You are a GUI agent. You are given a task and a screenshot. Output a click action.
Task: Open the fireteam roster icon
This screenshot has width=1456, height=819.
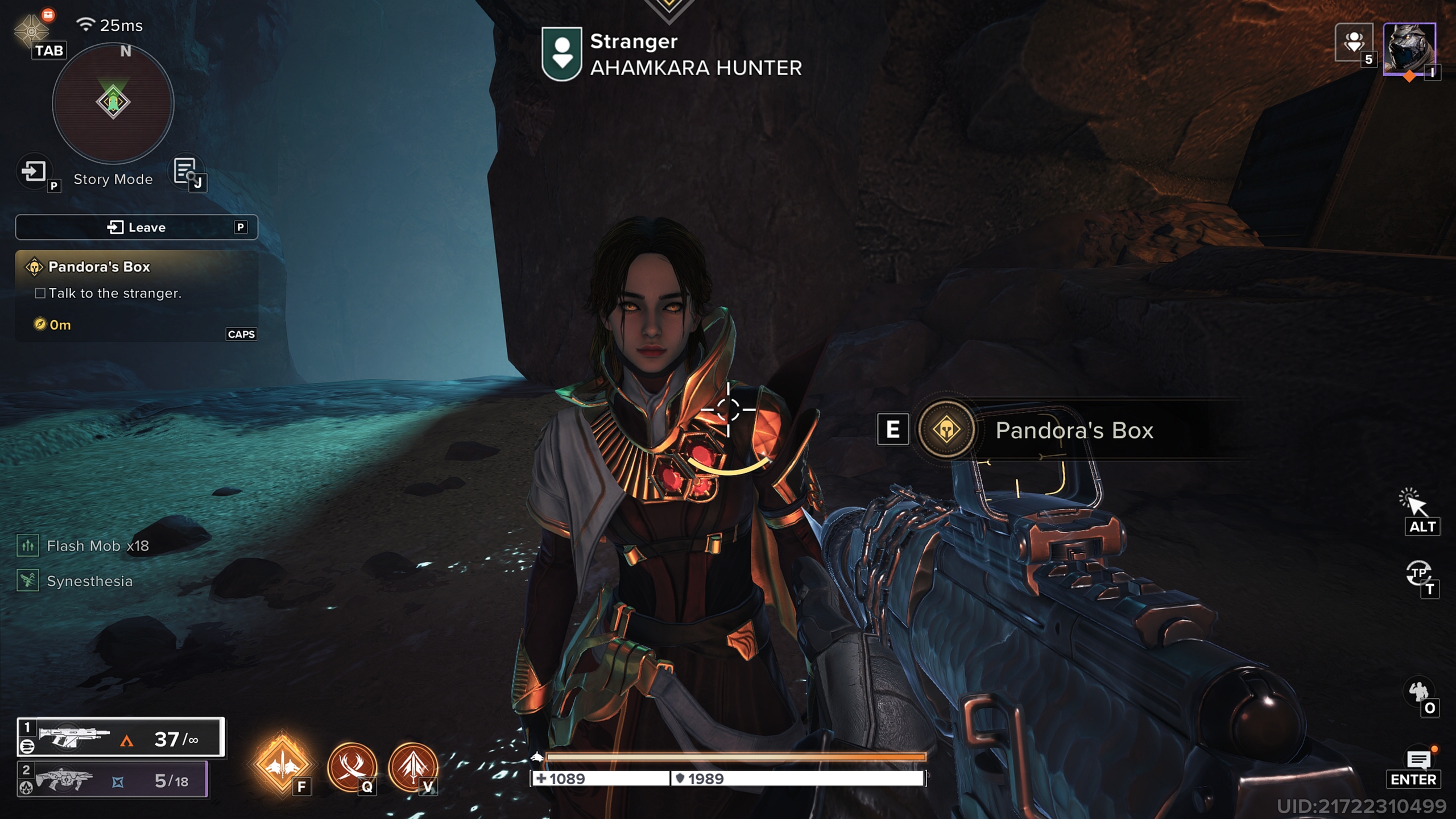1354,42
